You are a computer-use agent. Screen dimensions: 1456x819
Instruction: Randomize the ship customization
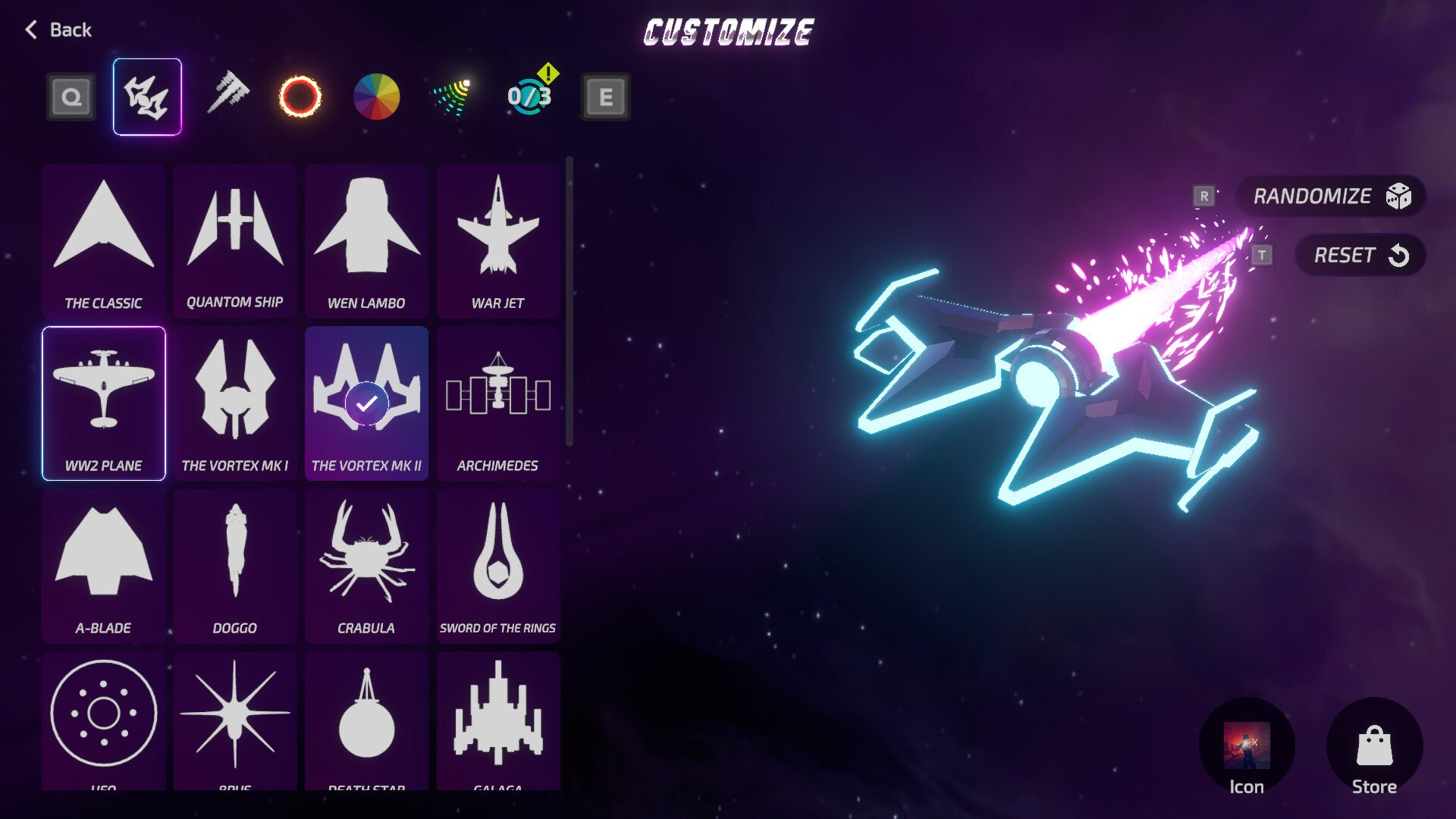pos(1330,196)
